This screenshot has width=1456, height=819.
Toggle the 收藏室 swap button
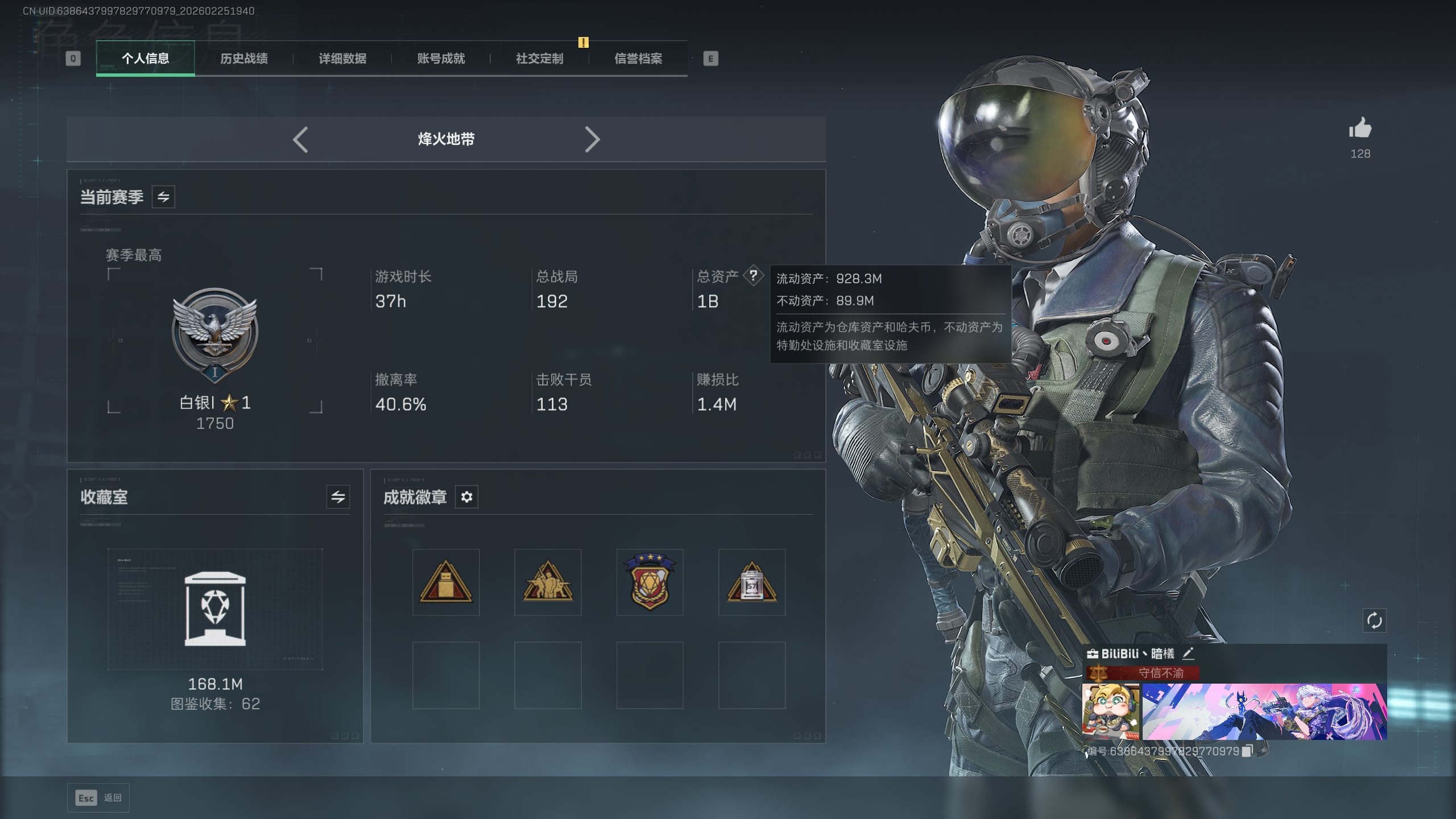tap(338, 497)
